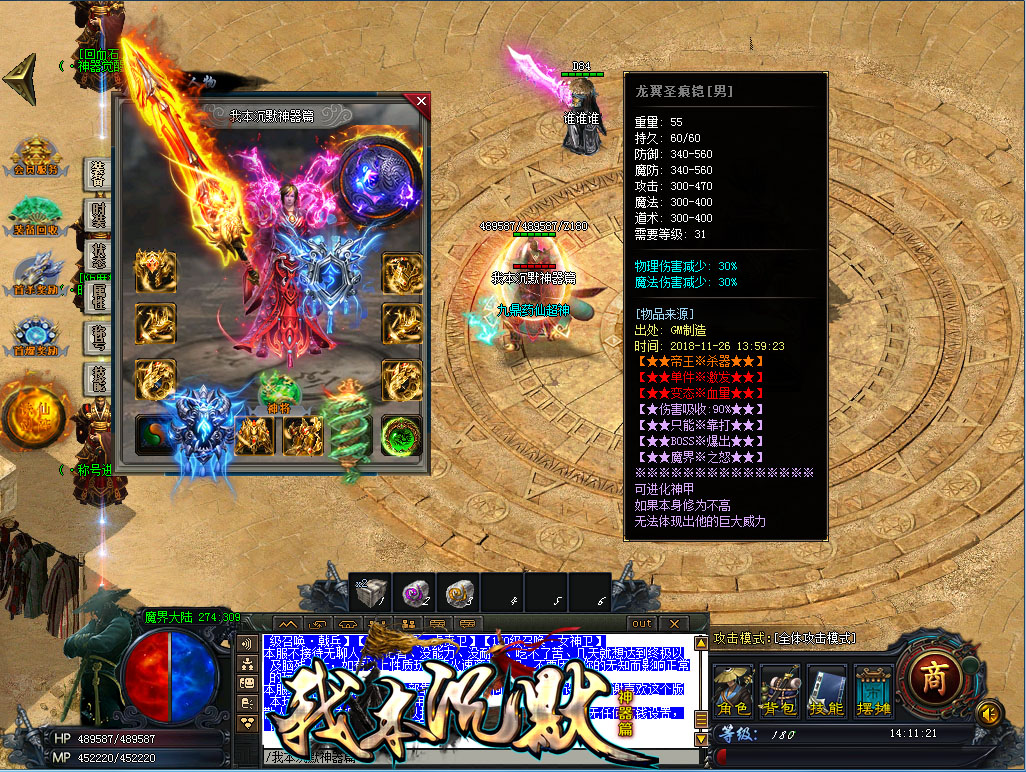Open the 摆摊 stall button
Viewport: 1026px width, 772px height.
(x=874, y=691)
